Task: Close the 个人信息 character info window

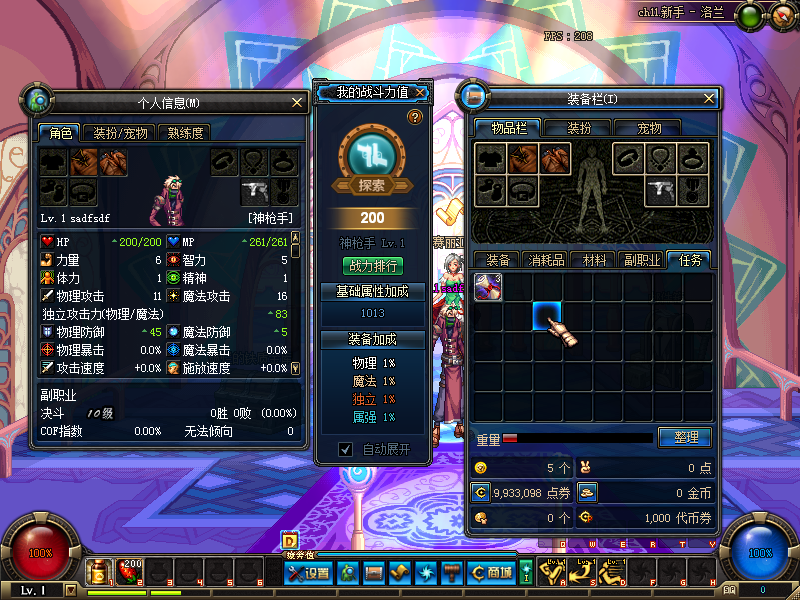Action: (x=297, y=102)
